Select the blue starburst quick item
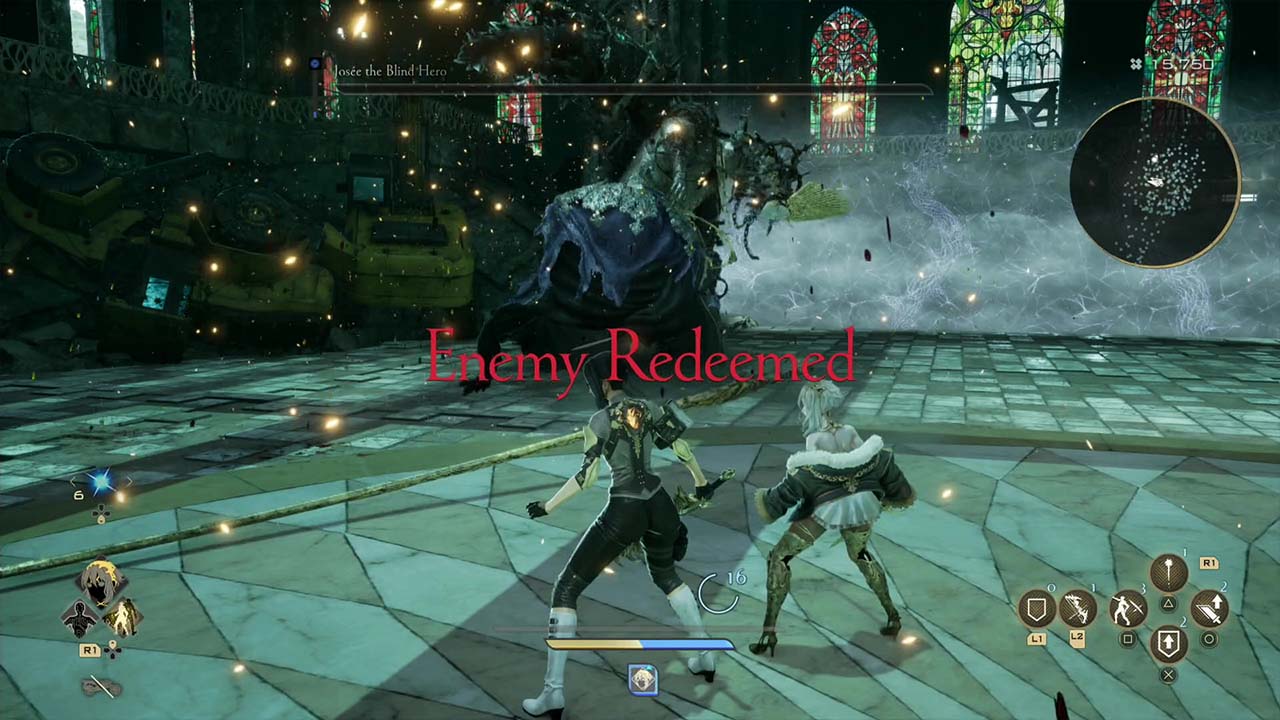This screenshot has height=720, width=1280. point(101,484)
